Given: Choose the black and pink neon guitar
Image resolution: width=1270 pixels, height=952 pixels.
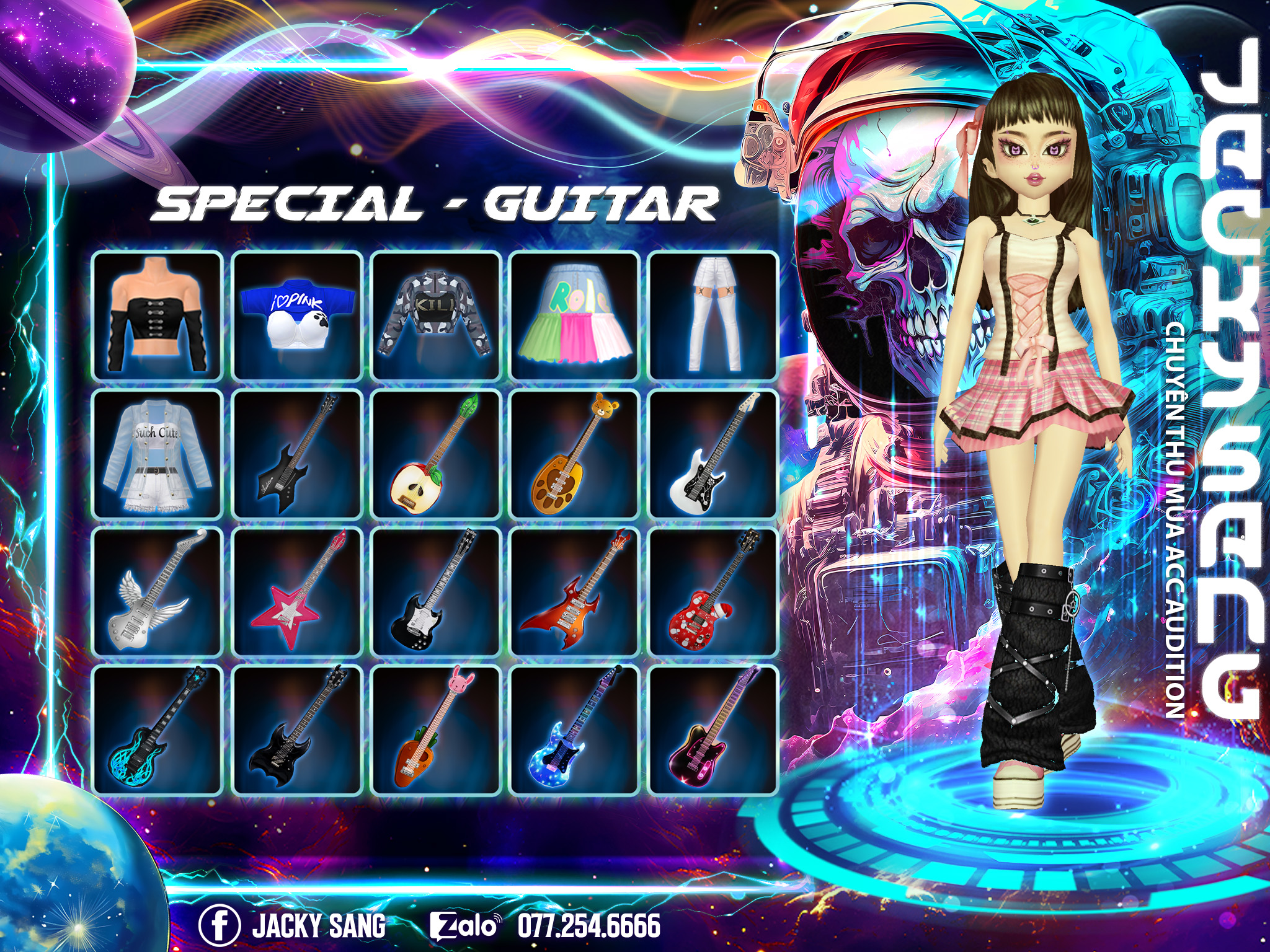Looking at the screenshot, I should tap(714, 729).
